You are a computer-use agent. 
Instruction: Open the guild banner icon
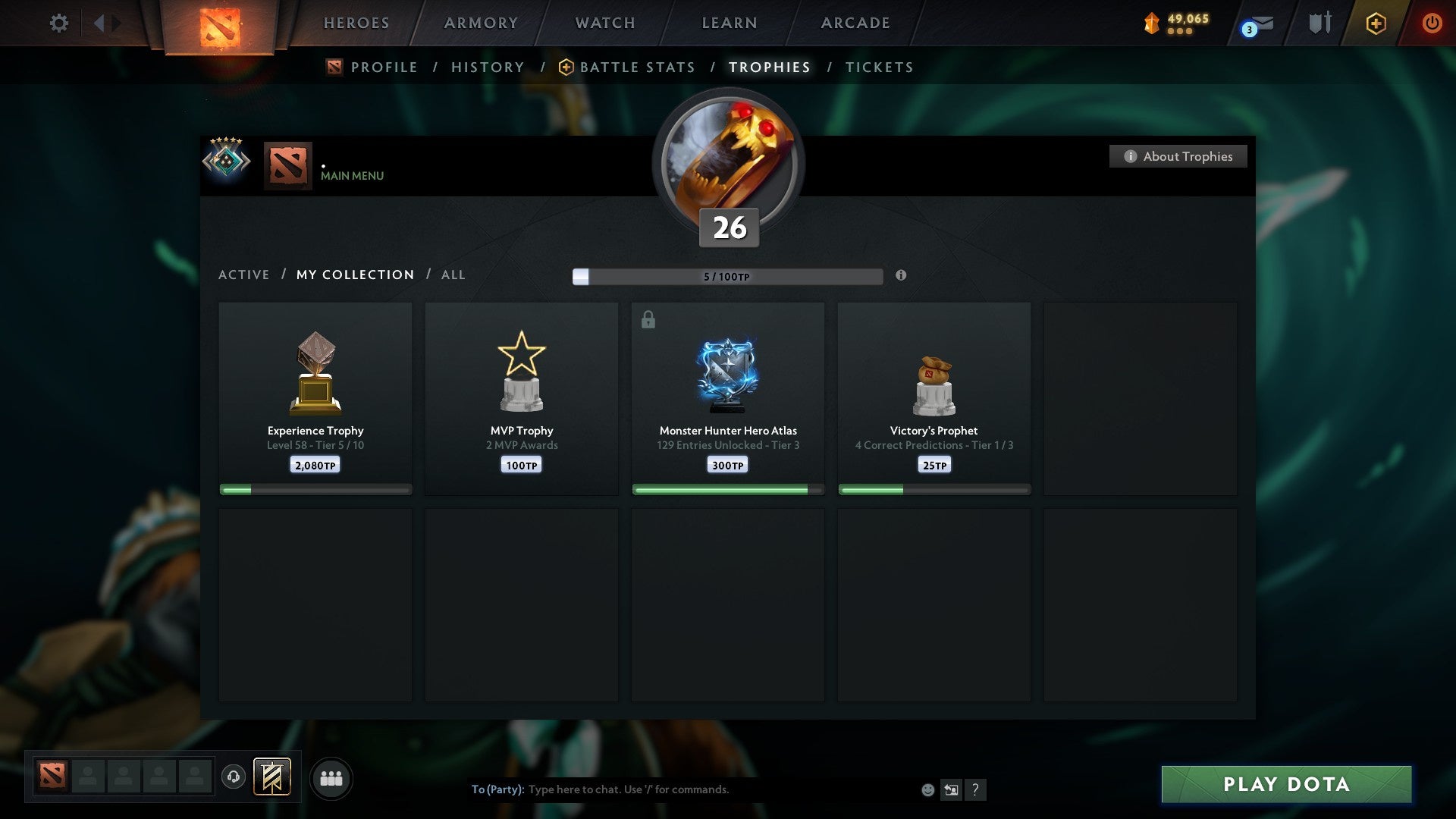[271, 777]
